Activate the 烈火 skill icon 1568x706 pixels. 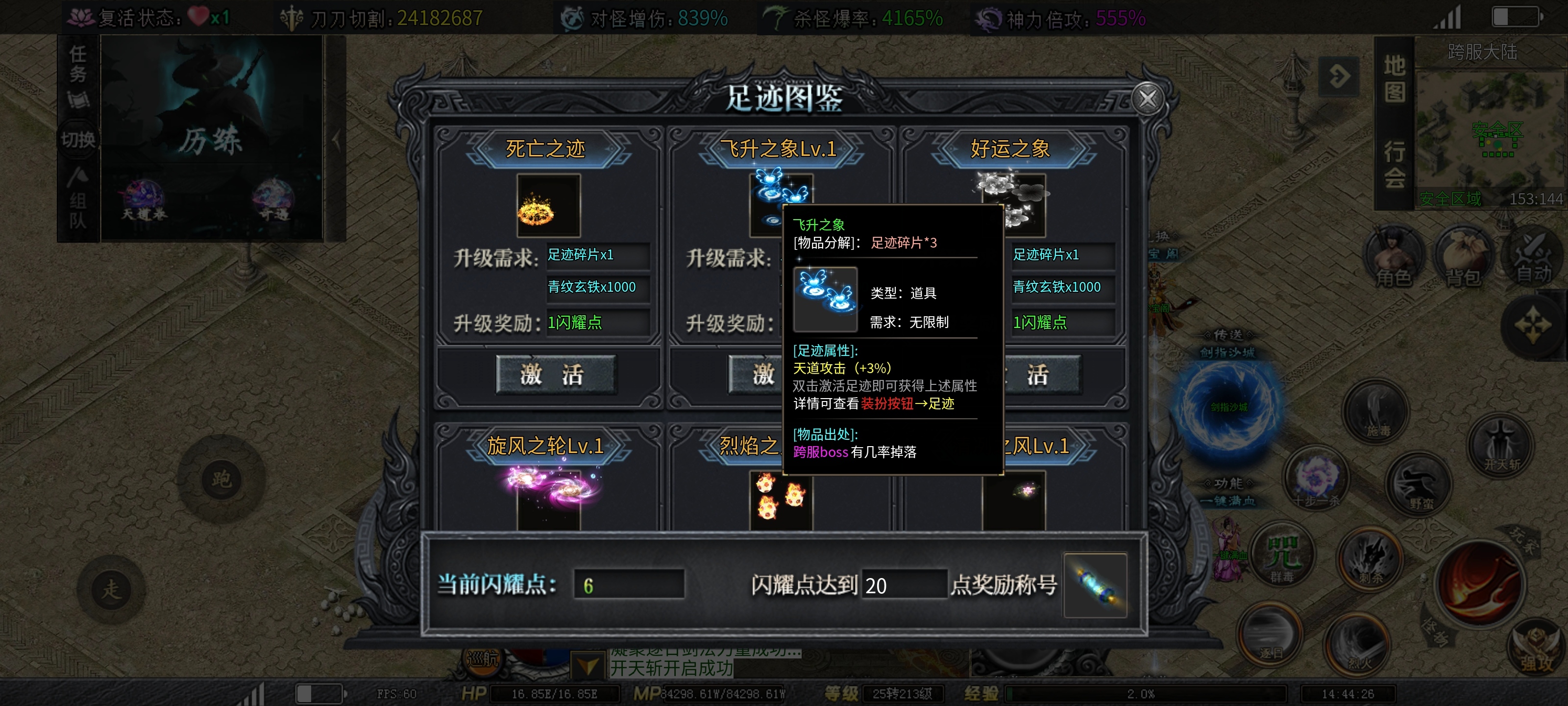click(x=1357, y=643)
